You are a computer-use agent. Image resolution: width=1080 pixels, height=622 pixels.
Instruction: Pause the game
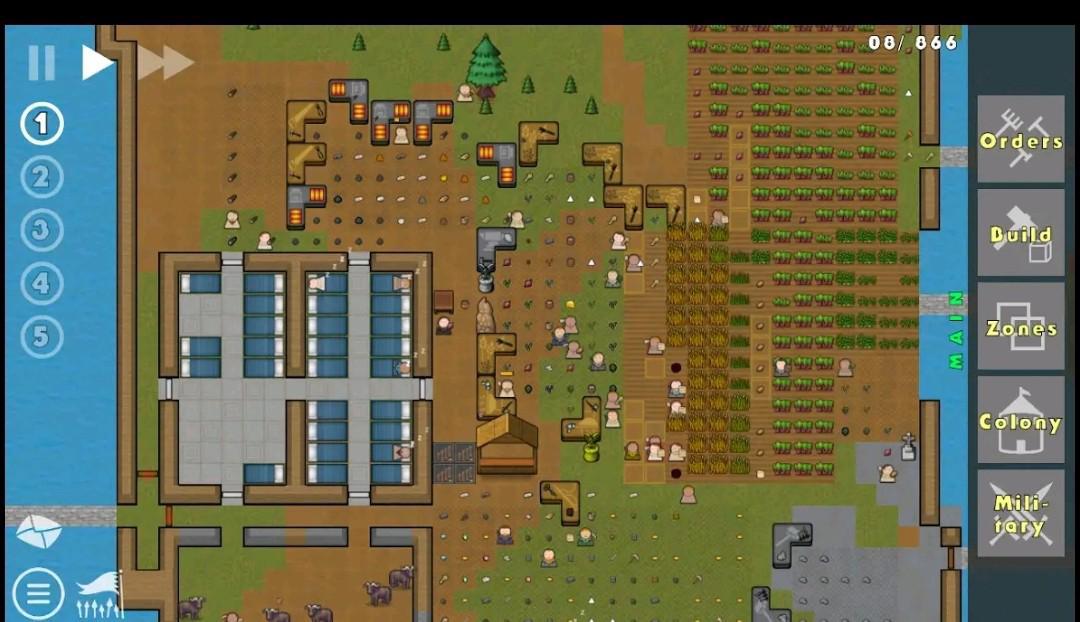(x=41, y=63)
